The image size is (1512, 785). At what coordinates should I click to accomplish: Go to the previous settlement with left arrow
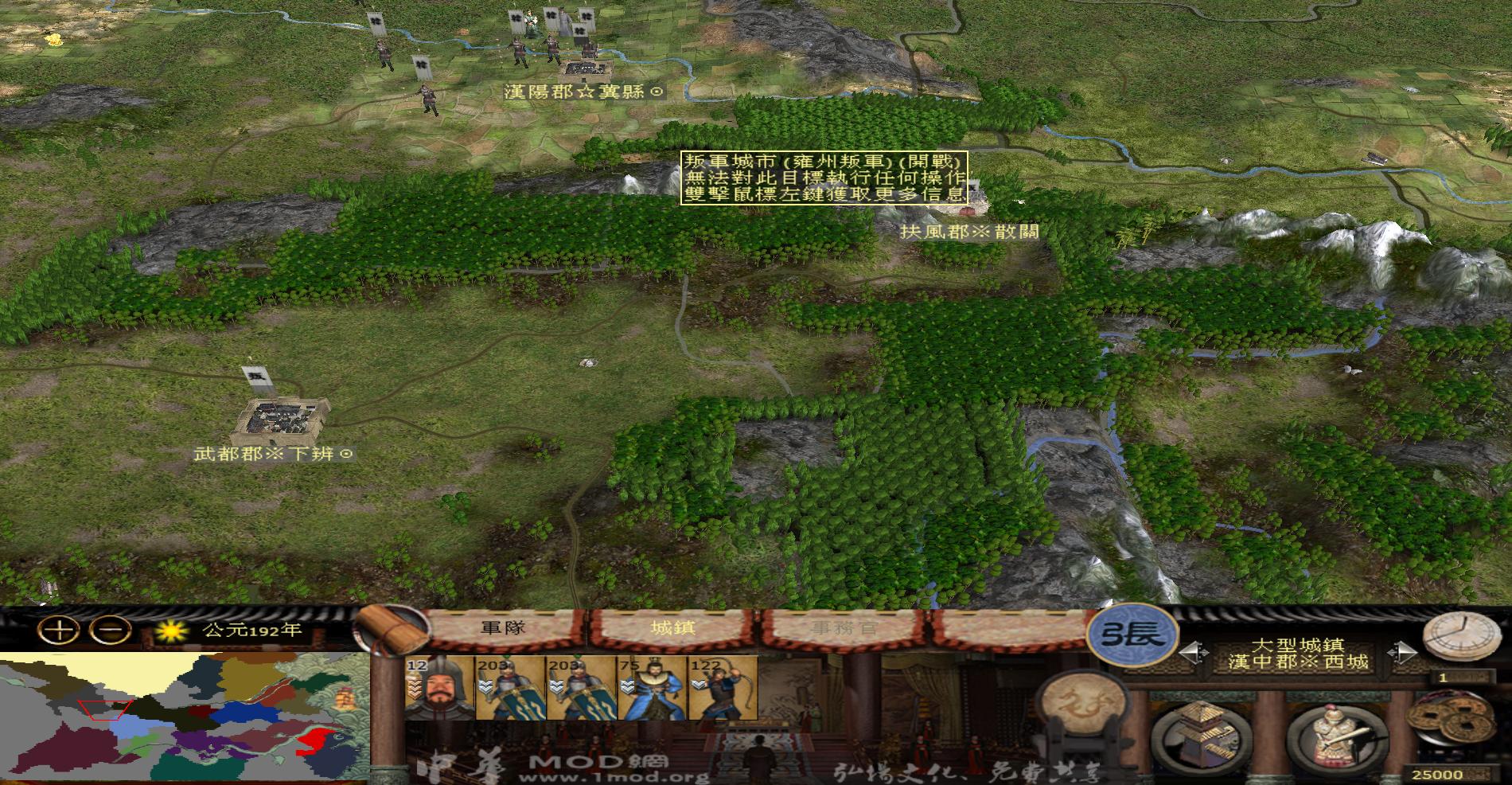(x=1190, y=654)
